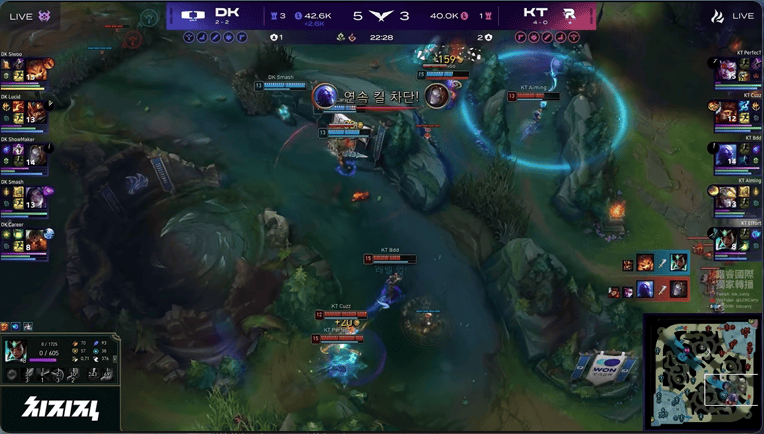Image resolution: width=764 pixels, height=434 pixels.
Task: Select KT Aiming's champion portrait
Action: (x=728, y=196)
